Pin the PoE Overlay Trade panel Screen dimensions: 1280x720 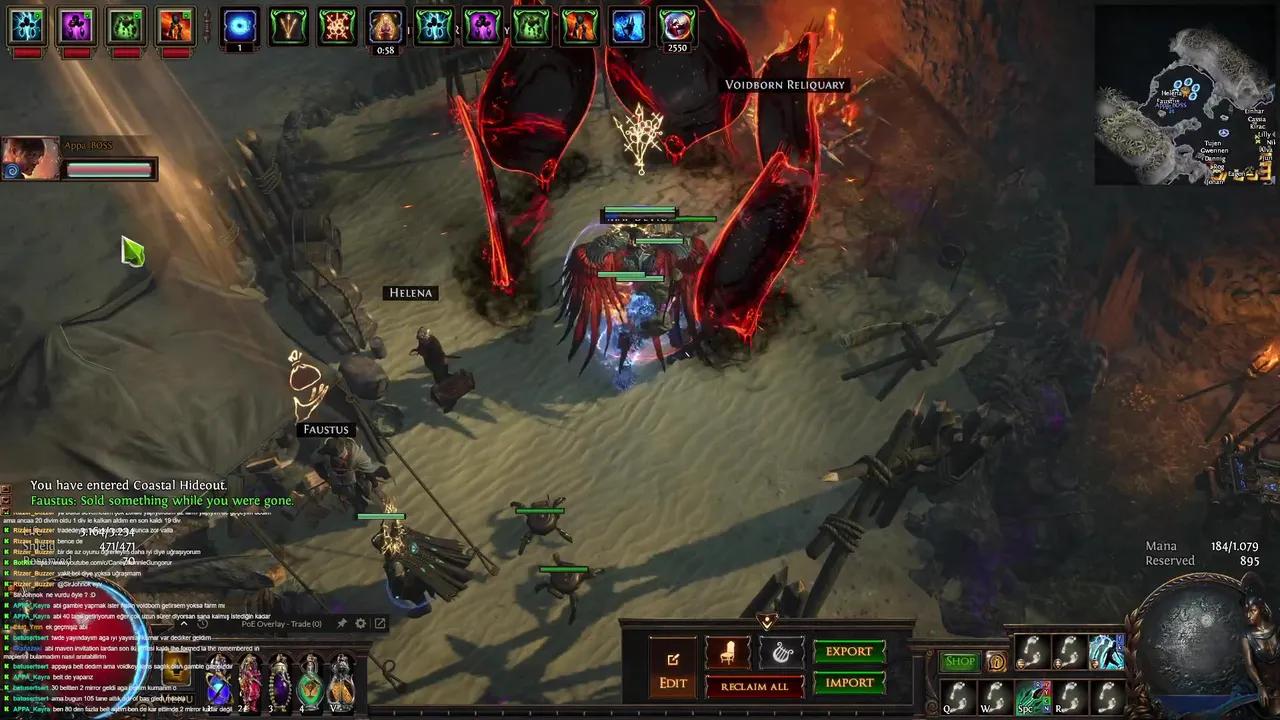[x=342, y=624]
